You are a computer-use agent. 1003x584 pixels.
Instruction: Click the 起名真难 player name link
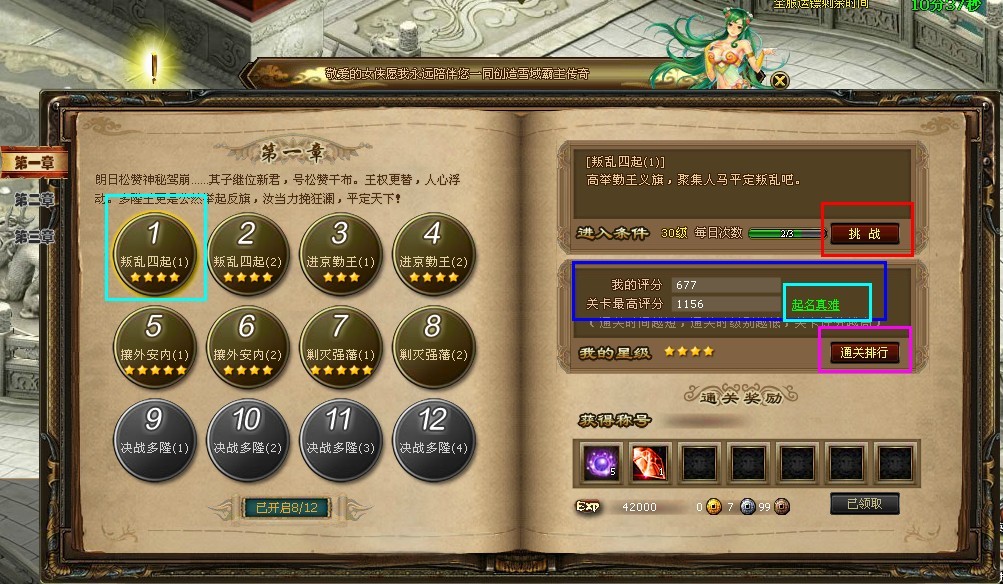815,304
